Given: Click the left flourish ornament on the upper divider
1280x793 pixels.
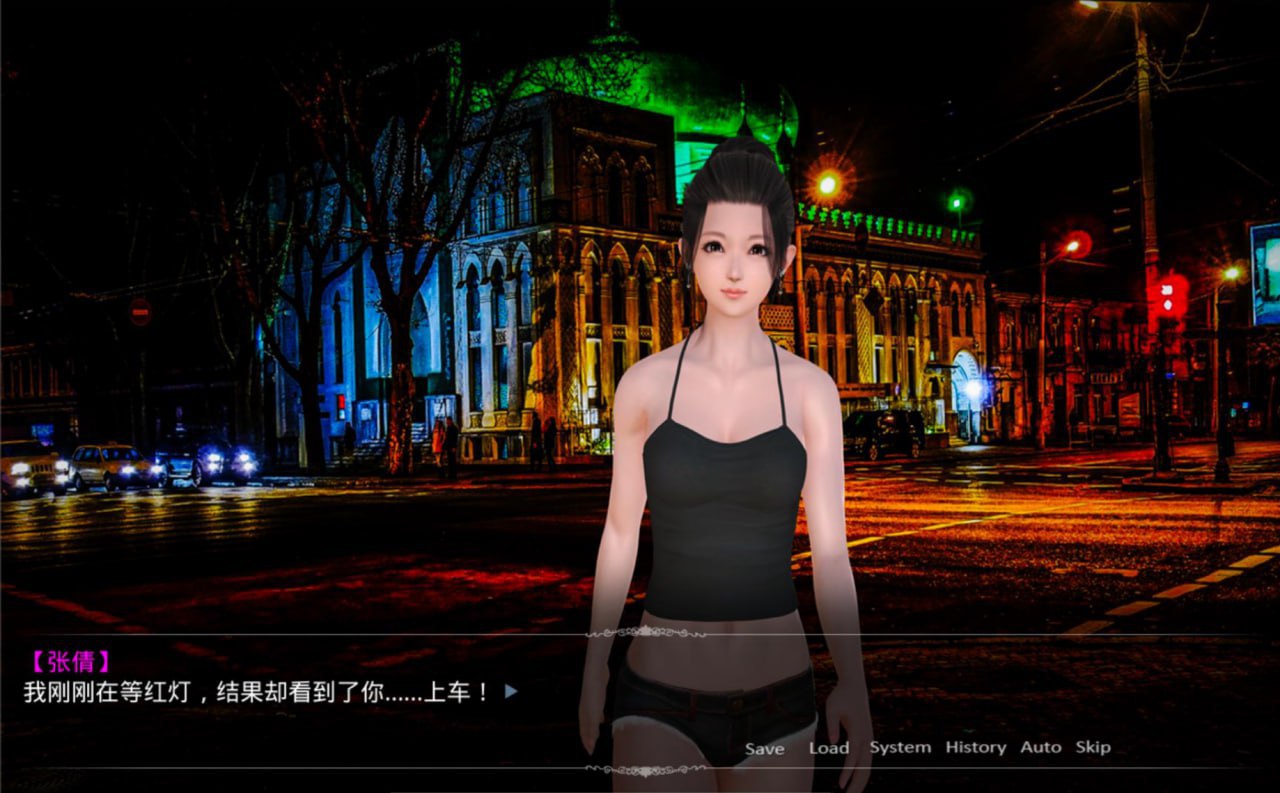Looking at the screenshot, I should click(x=608, y=633).
